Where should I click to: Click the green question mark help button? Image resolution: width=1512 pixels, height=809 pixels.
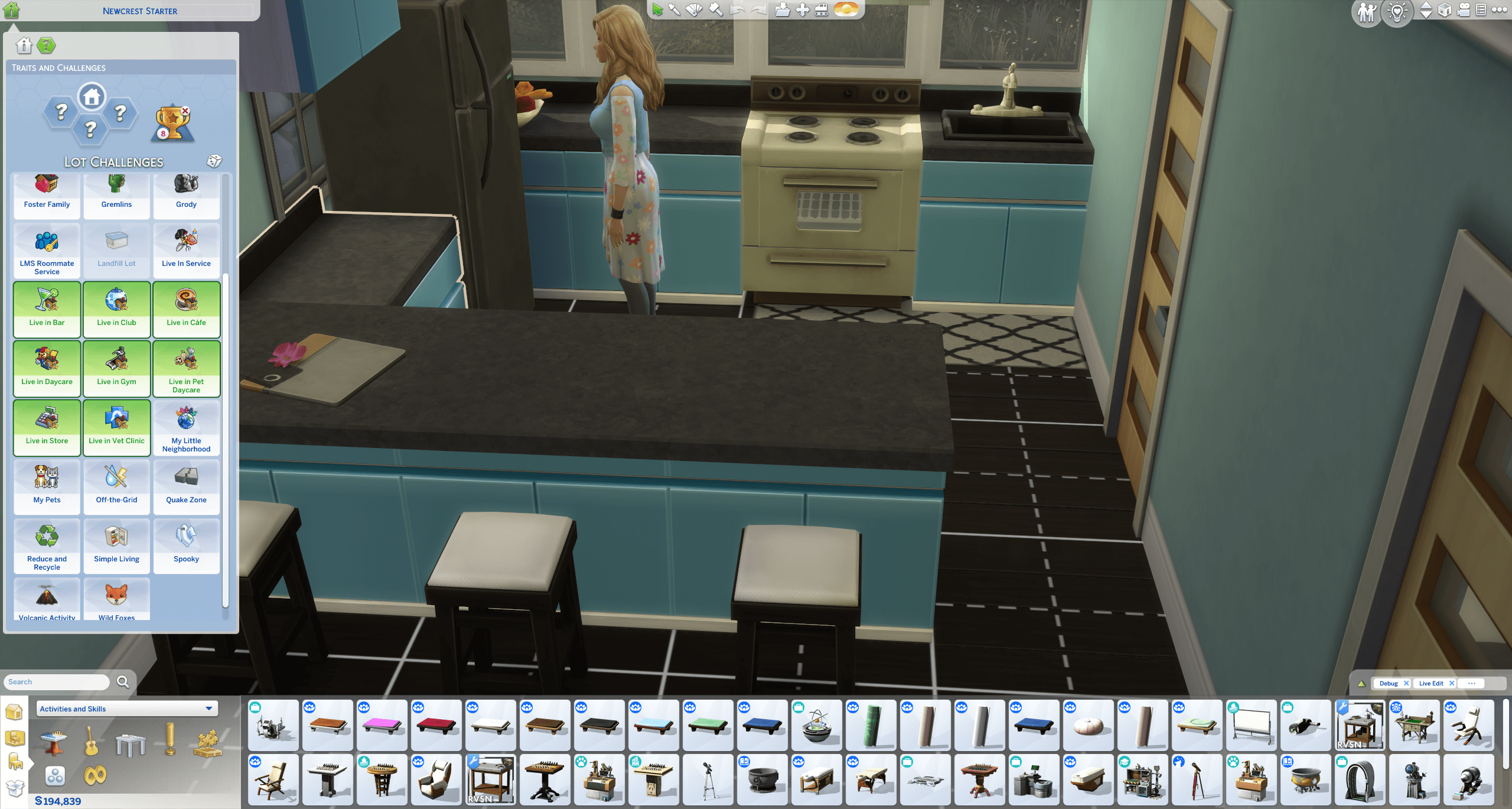(46, 46)
